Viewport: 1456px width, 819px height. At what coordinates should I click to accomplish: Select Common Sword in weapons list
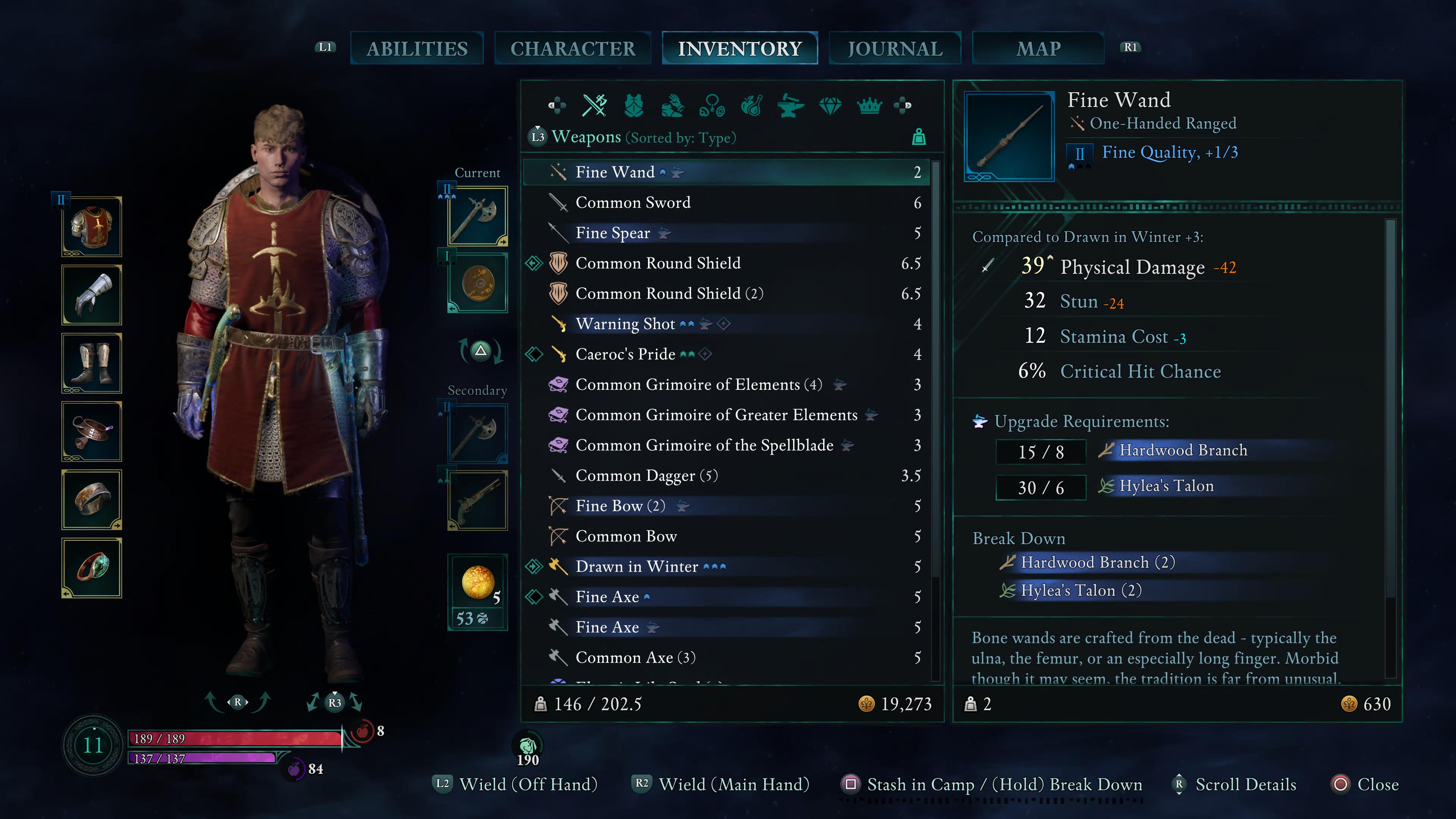coord(632,202)
